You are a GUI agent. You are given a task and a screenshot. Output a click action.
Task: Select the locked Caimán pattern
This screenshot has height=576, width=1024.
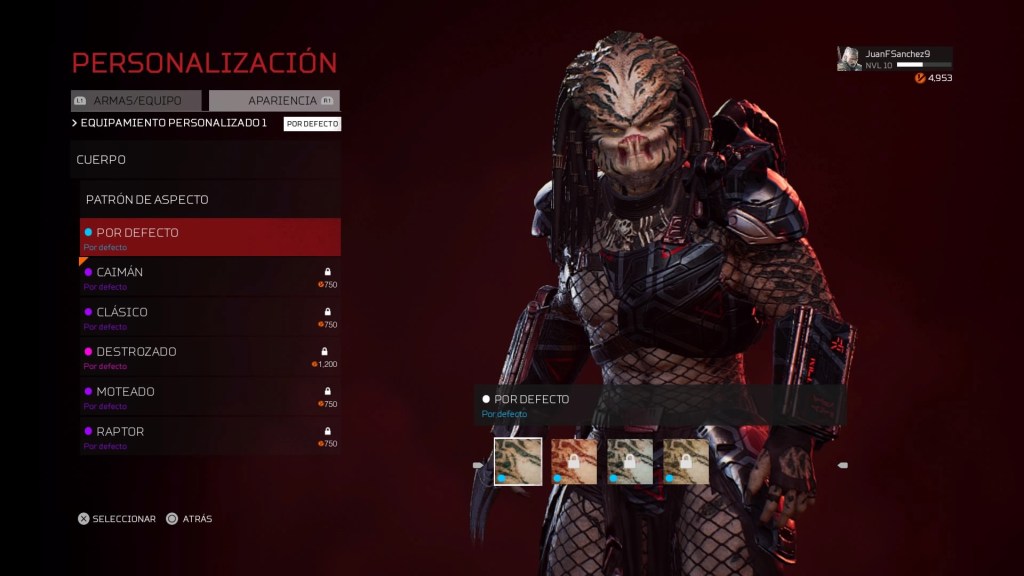[x=210, y=277]
